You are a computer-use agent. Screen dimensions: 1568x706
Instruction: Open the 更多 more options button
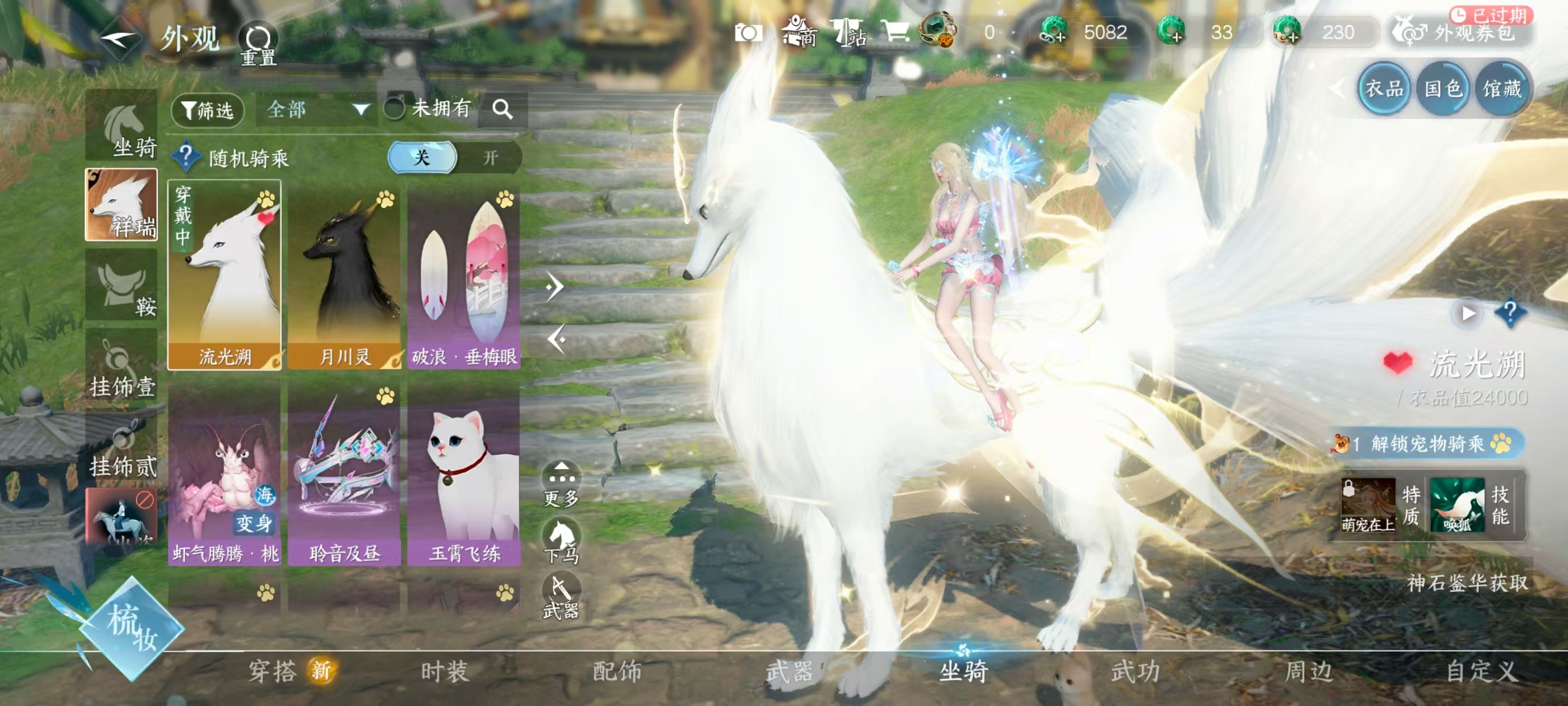coord(561,484)
